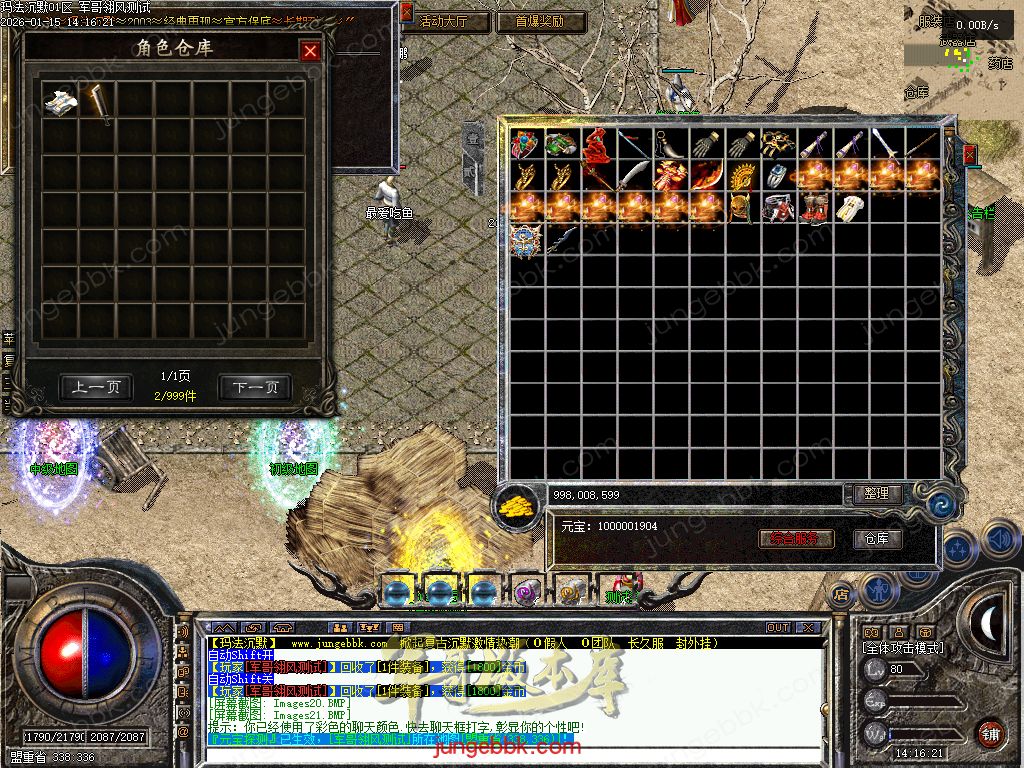
Task: Select the white armor in warehouse
Action: click(60, 101)
